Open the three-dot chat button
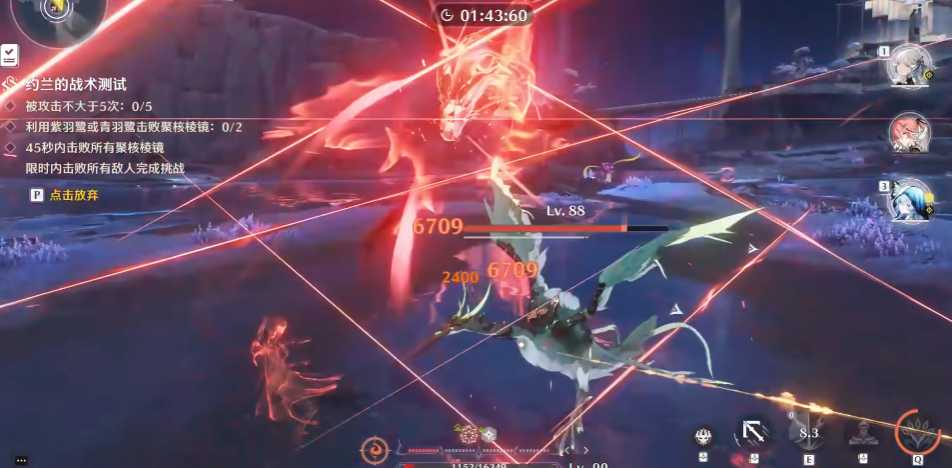Image resolution: width=952 pixels, height=468 pixels. click(x=21, y=460)
